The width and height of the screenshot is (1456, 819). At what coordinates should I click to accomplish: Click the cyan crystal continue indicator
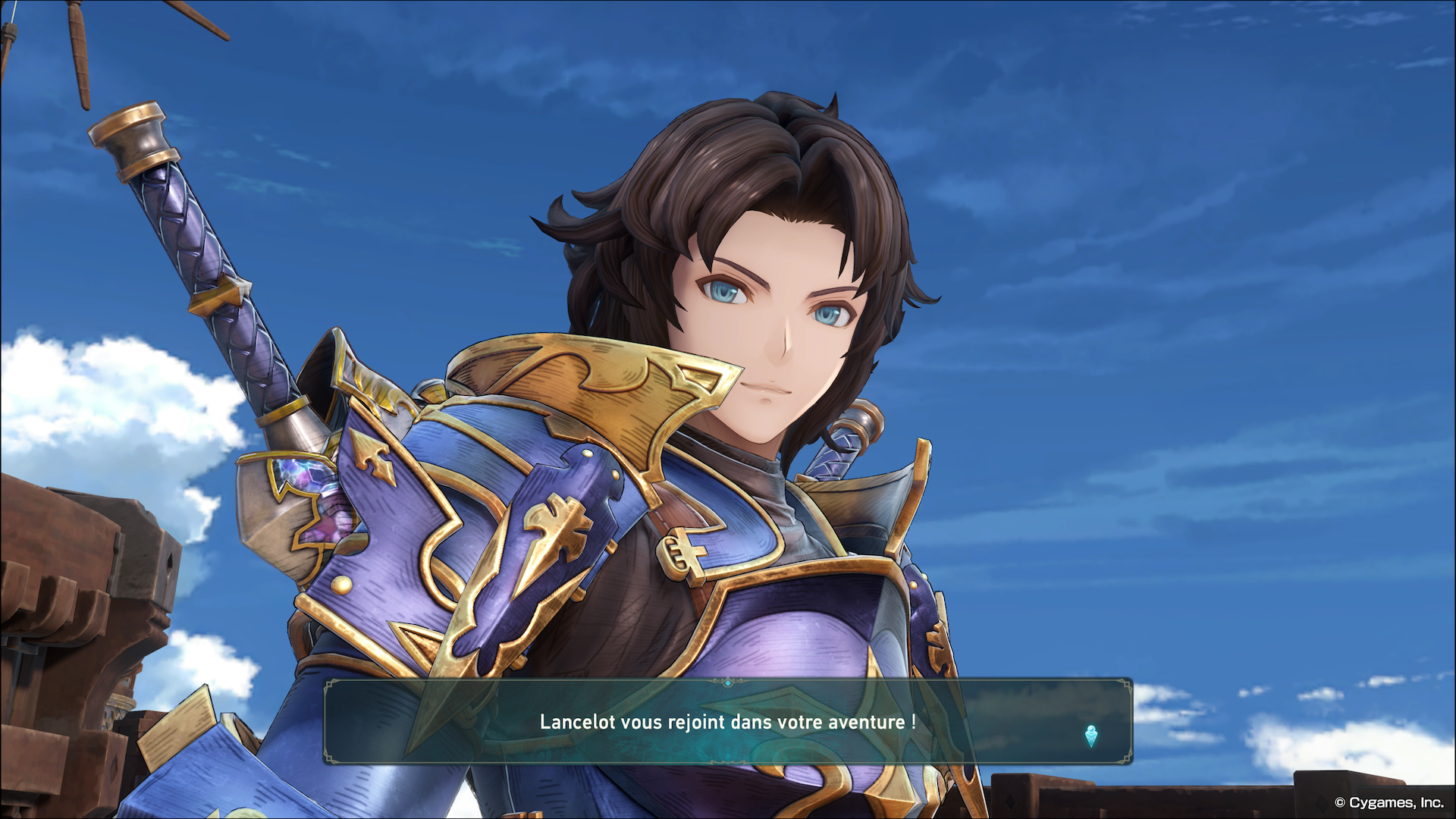pos(1090,736)
